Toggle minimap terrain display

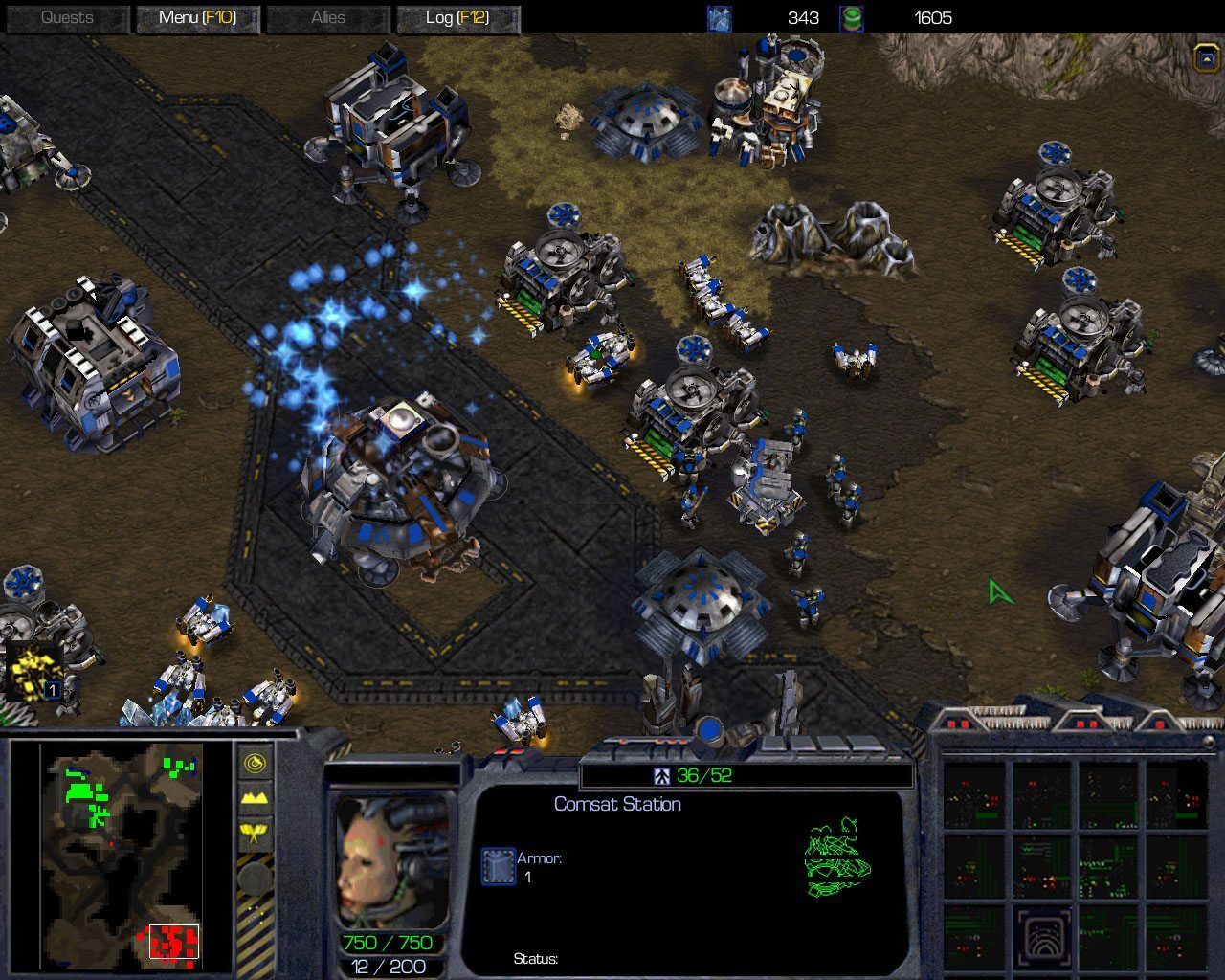(255, 797)
